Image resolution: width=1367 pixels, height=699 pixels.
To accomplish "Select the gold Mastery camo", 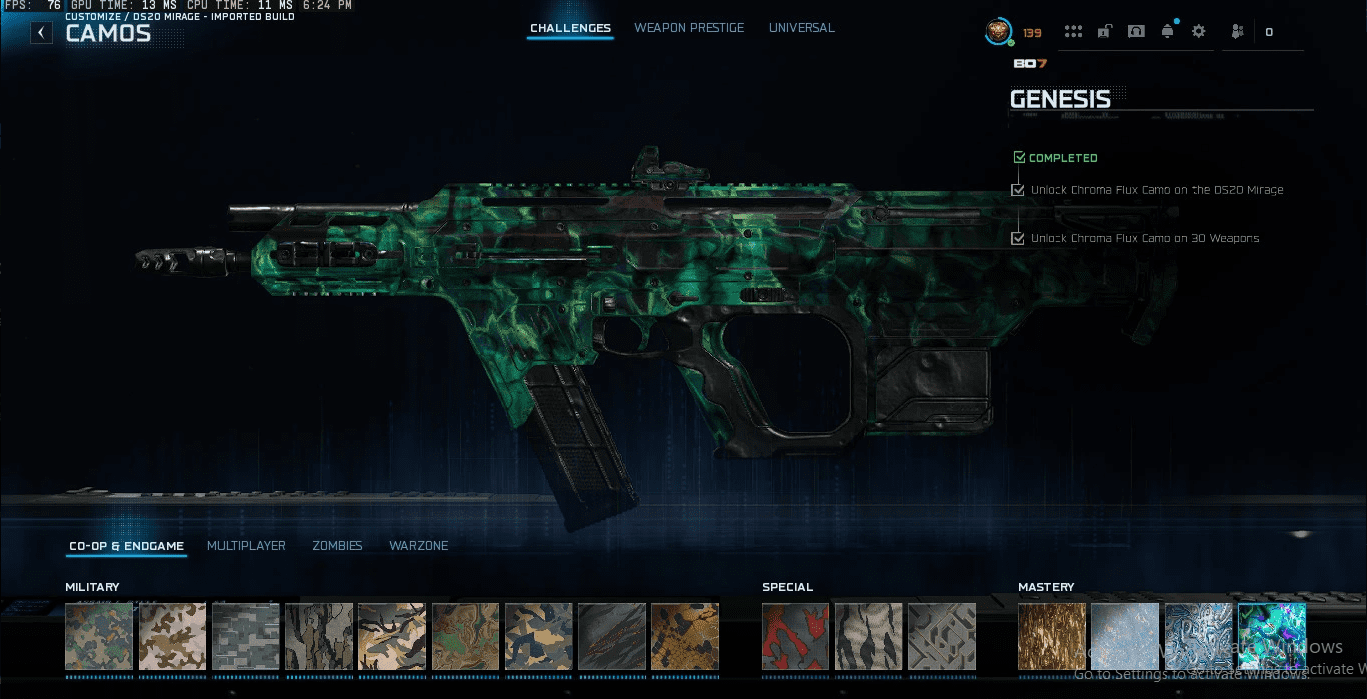I will [1052, 636].
